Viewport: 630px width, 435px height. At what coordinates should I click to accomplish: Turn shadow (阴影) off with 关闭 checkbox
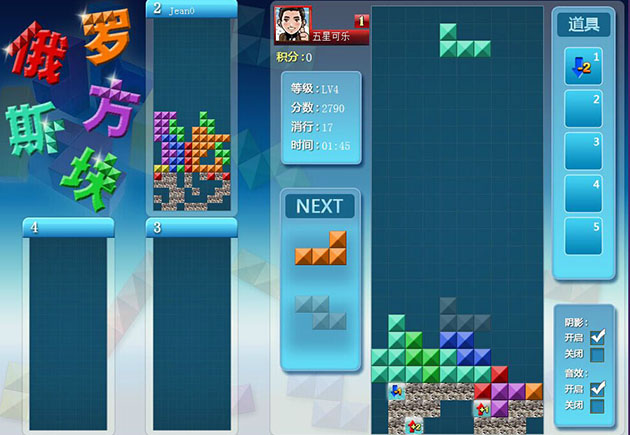pos(598,354)
